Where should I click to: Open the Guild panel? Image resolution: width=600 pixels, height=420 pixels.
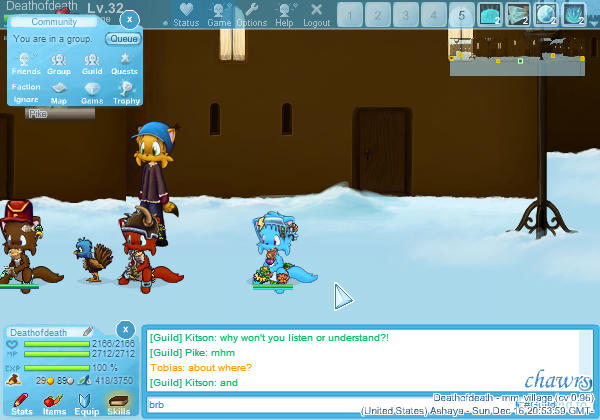(92, 64)
